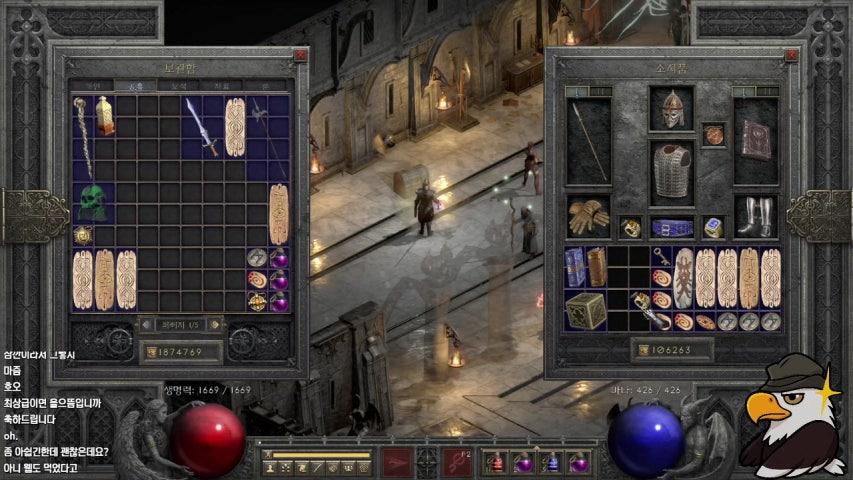Select the Horadric Cube in inventory
The height and width of the screenshot is (480, 853).
tap(587, 311)
